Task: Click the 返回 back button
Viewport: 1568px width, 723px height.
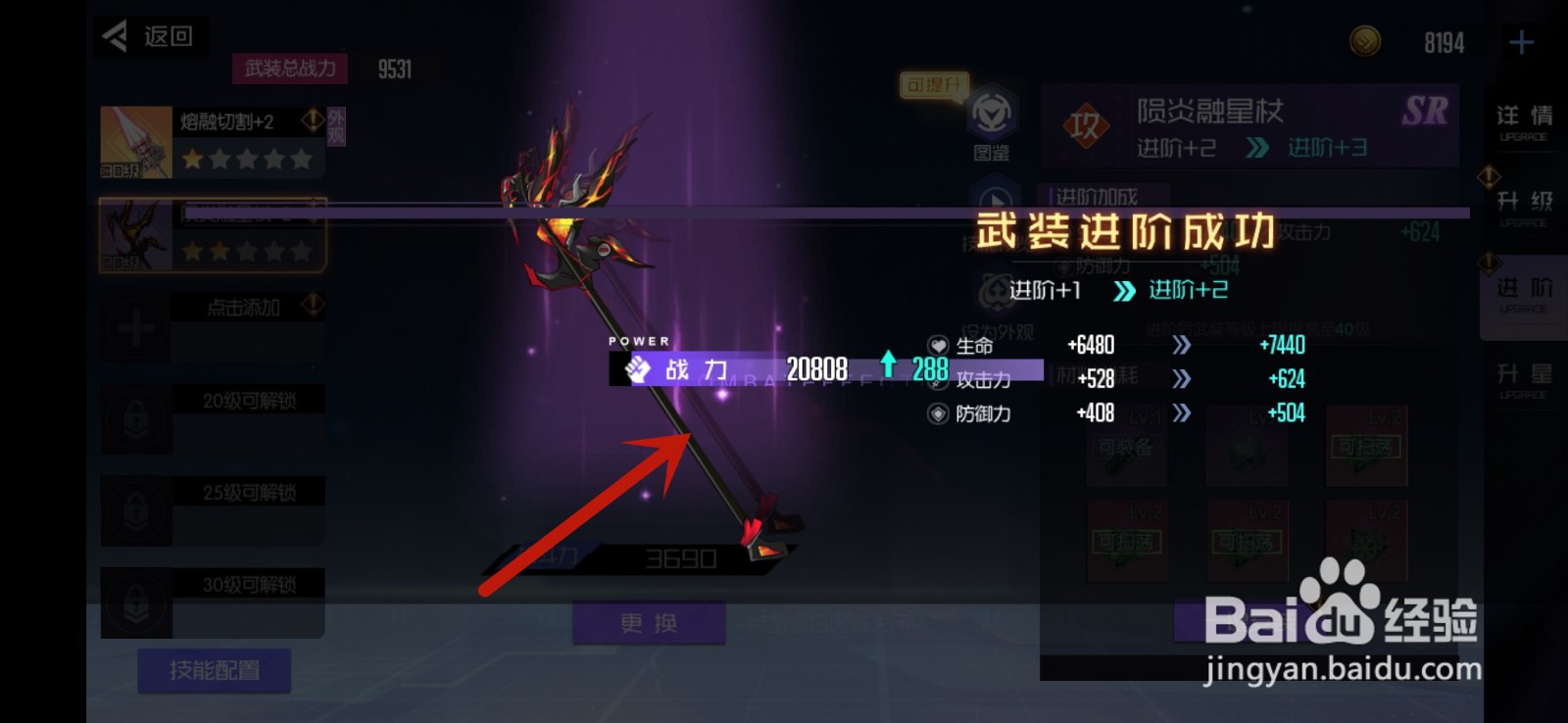Action: (x=149, y=36)
